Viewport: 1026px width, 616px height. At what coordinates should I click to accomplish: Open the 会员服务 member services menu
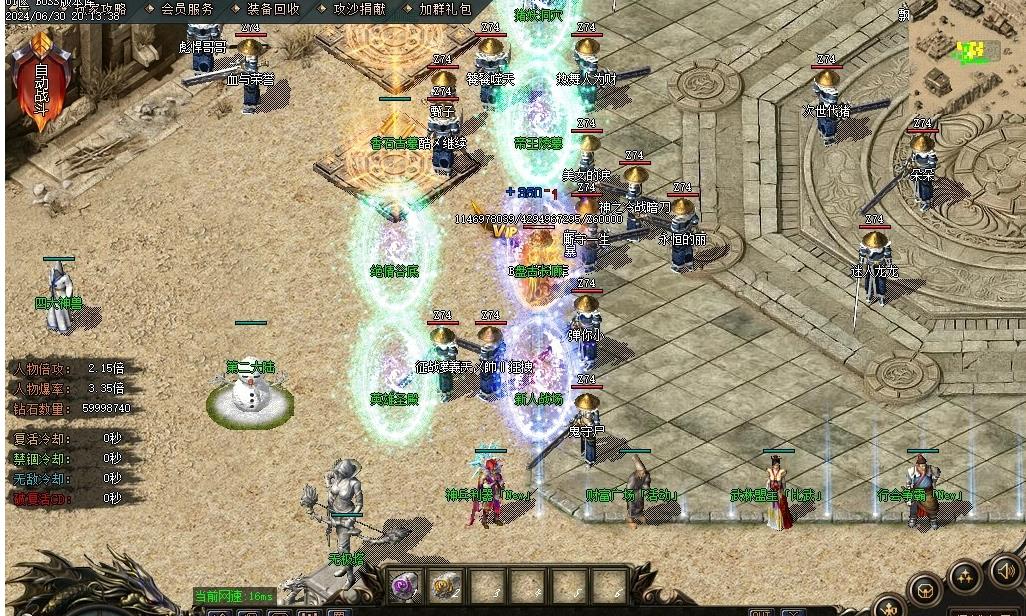tap(187, 9)
